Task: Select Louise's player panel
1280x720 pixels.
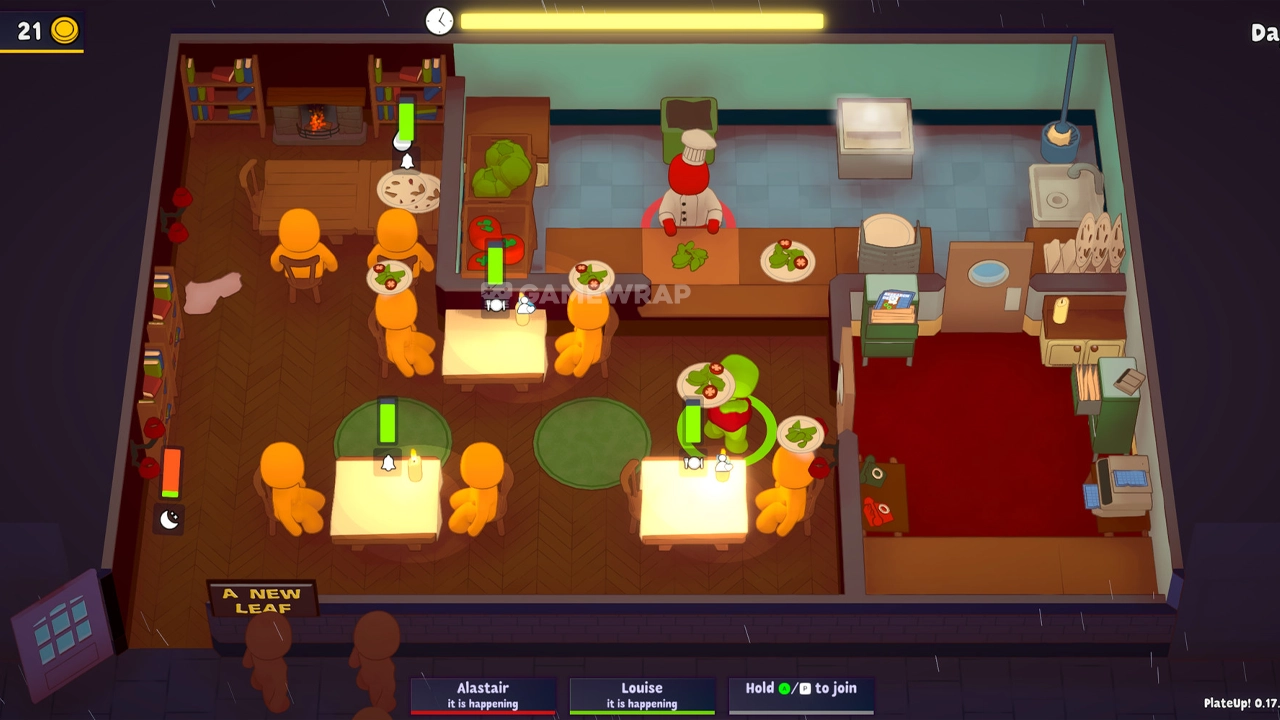Action: tap(642, 695)
